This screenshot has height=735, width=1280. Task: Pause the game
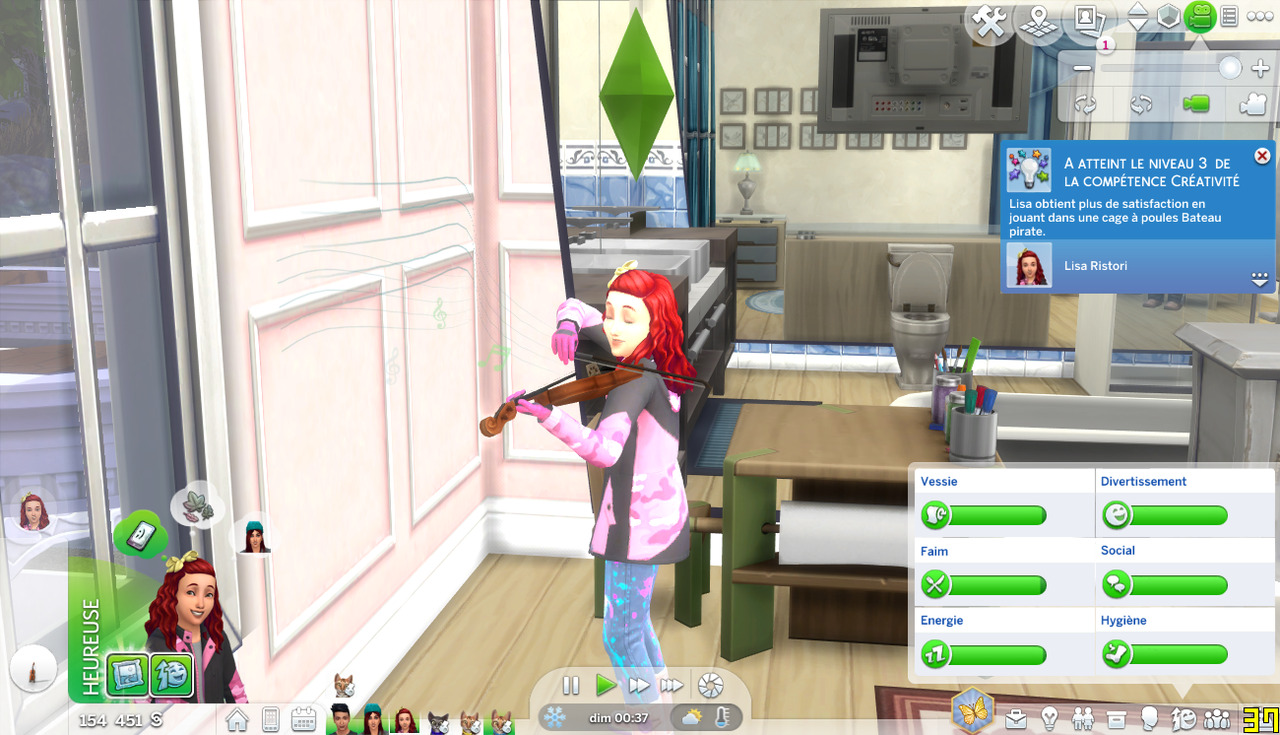tap(571, 686)
